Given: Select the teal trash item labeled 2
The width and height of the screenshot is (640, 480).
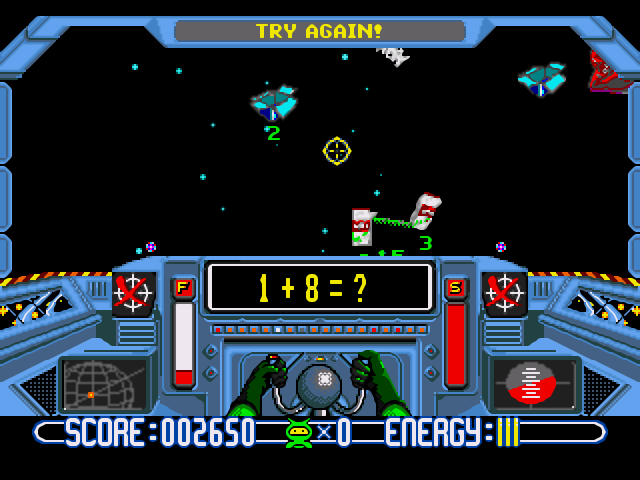Looking at the screenshot, I should point(273,103).
